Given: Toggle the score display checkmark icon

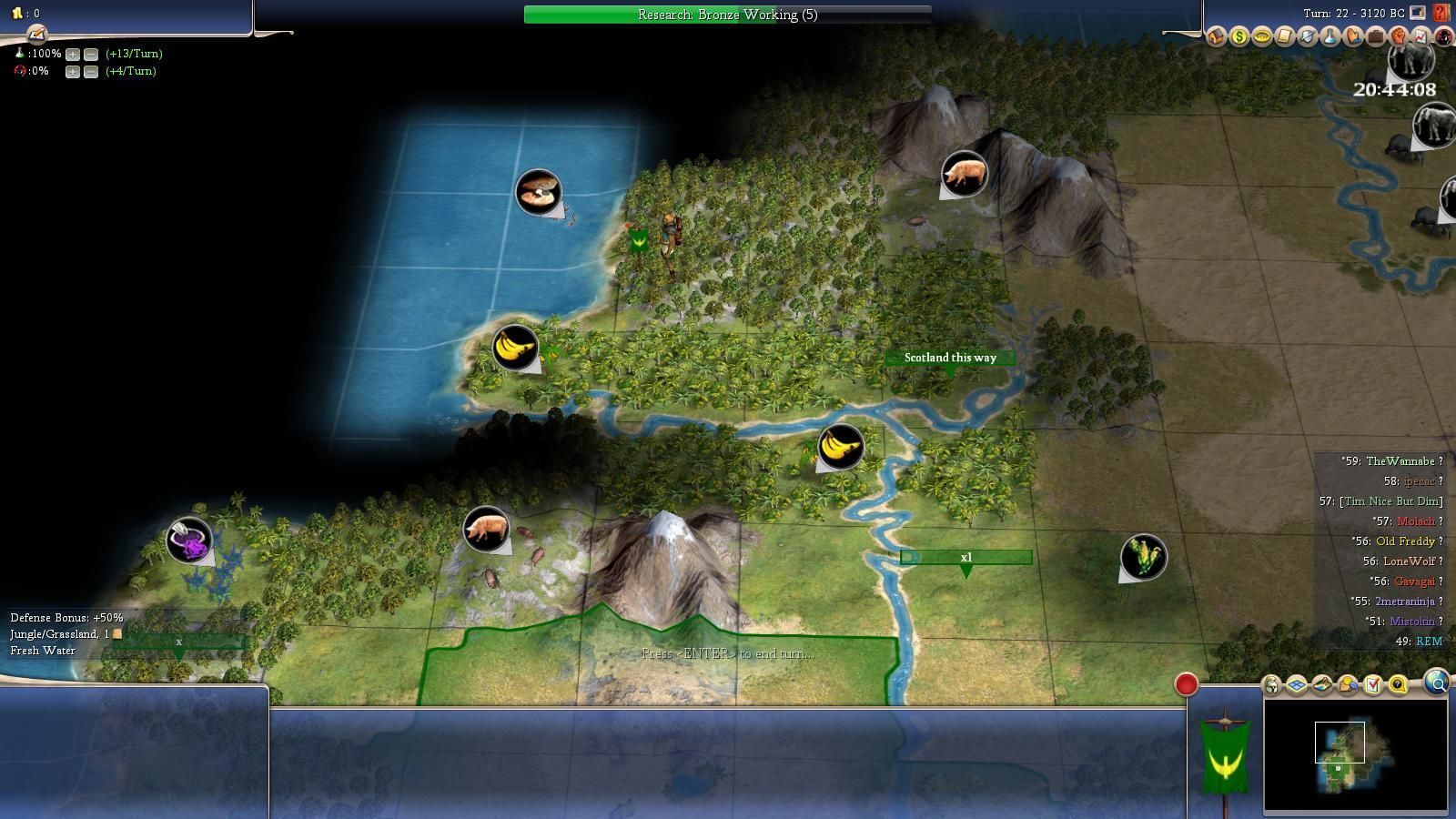Looking at the screenshot, I should [x=1373, y=684].
